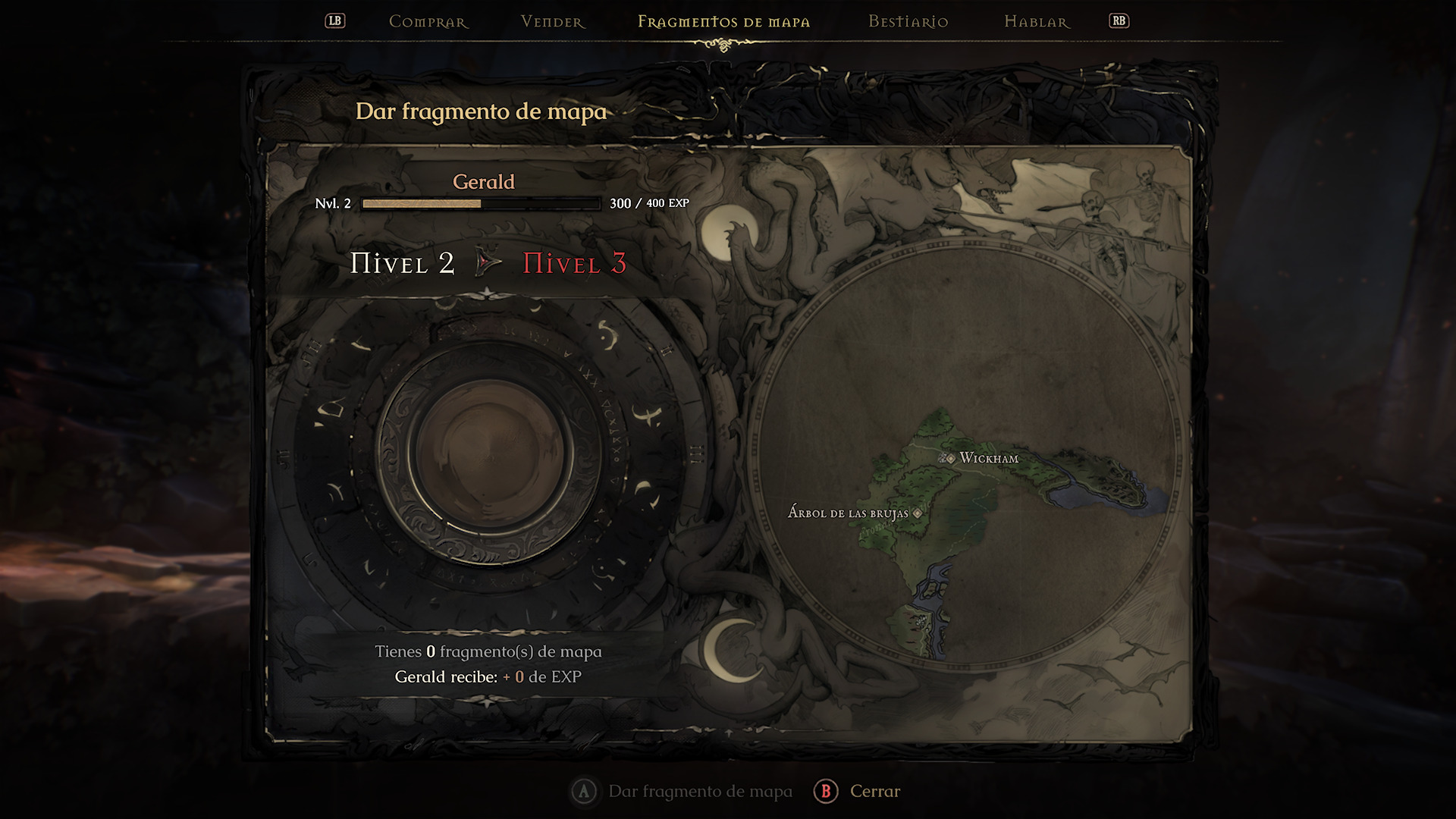
Task: Close the menu with Cerrar
Action: coord(874,792)
